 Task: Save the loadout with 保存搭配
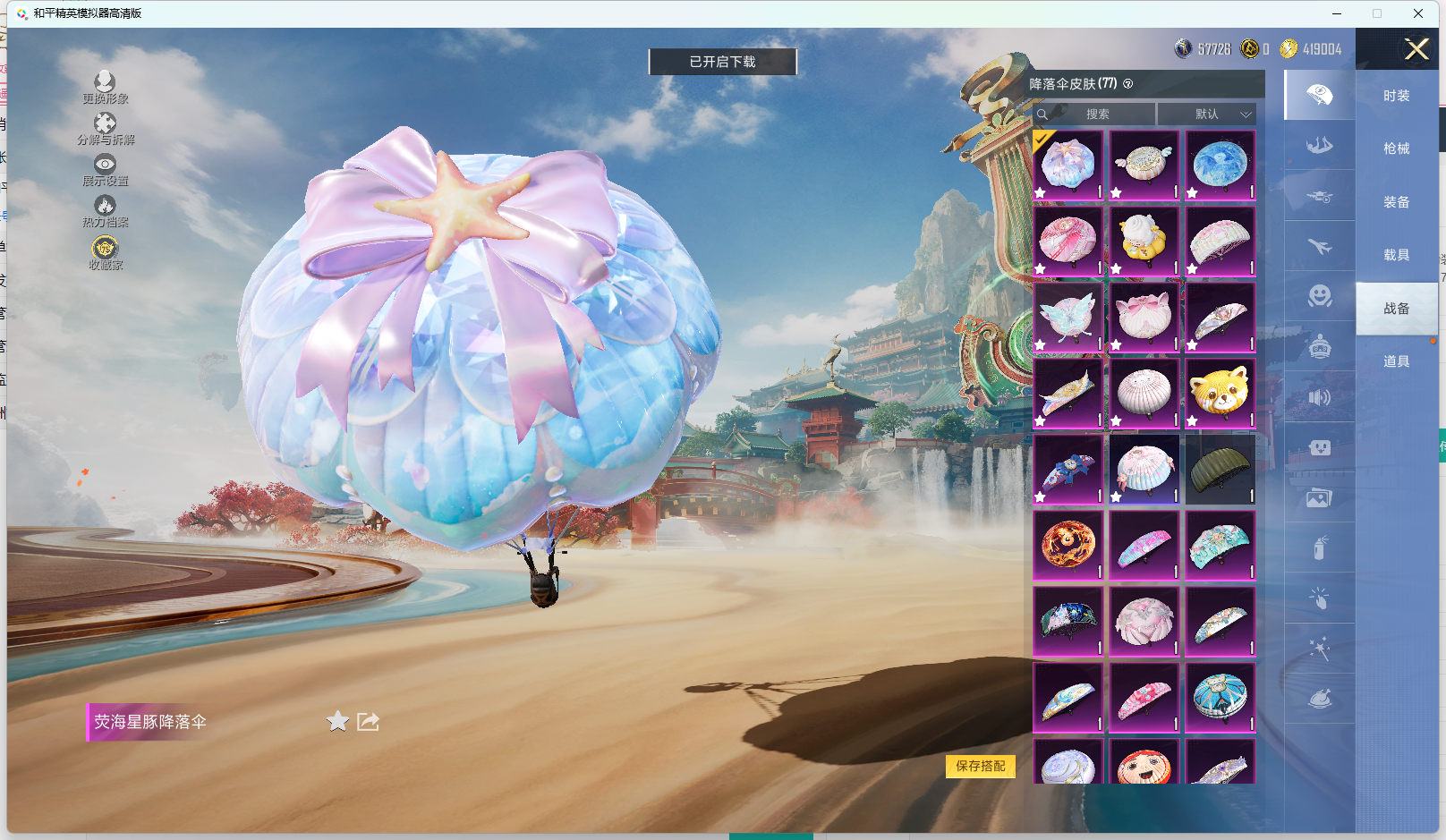click(x=980, y=766)
